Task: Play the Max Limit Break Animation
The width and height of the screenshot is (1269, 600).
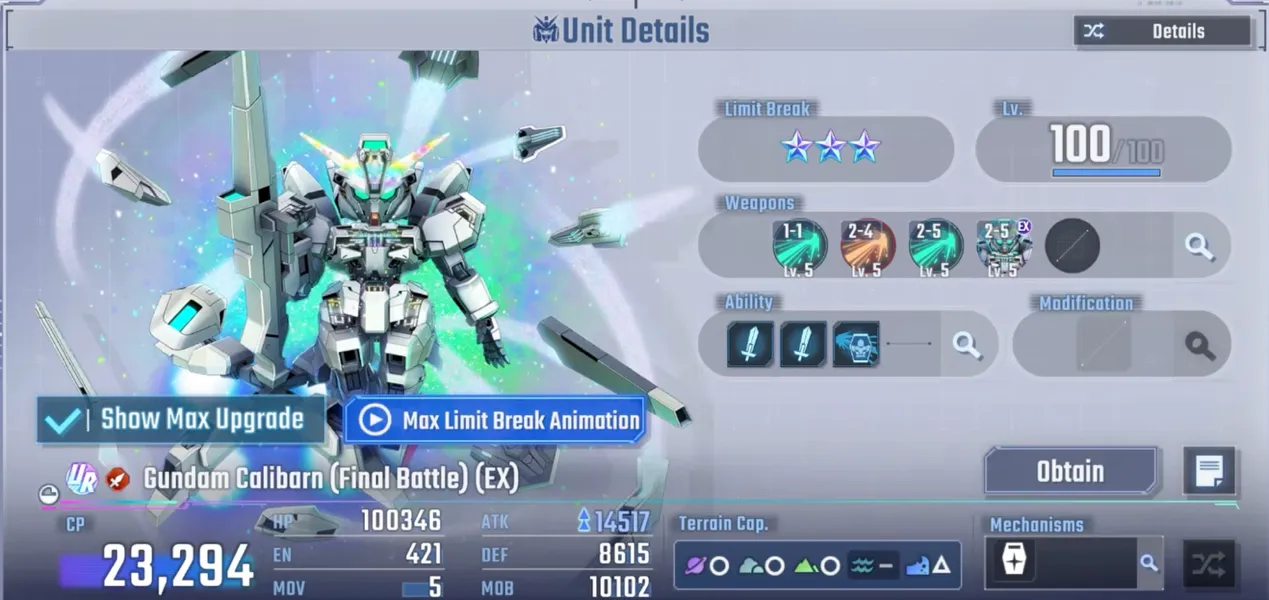Action: 495,420
